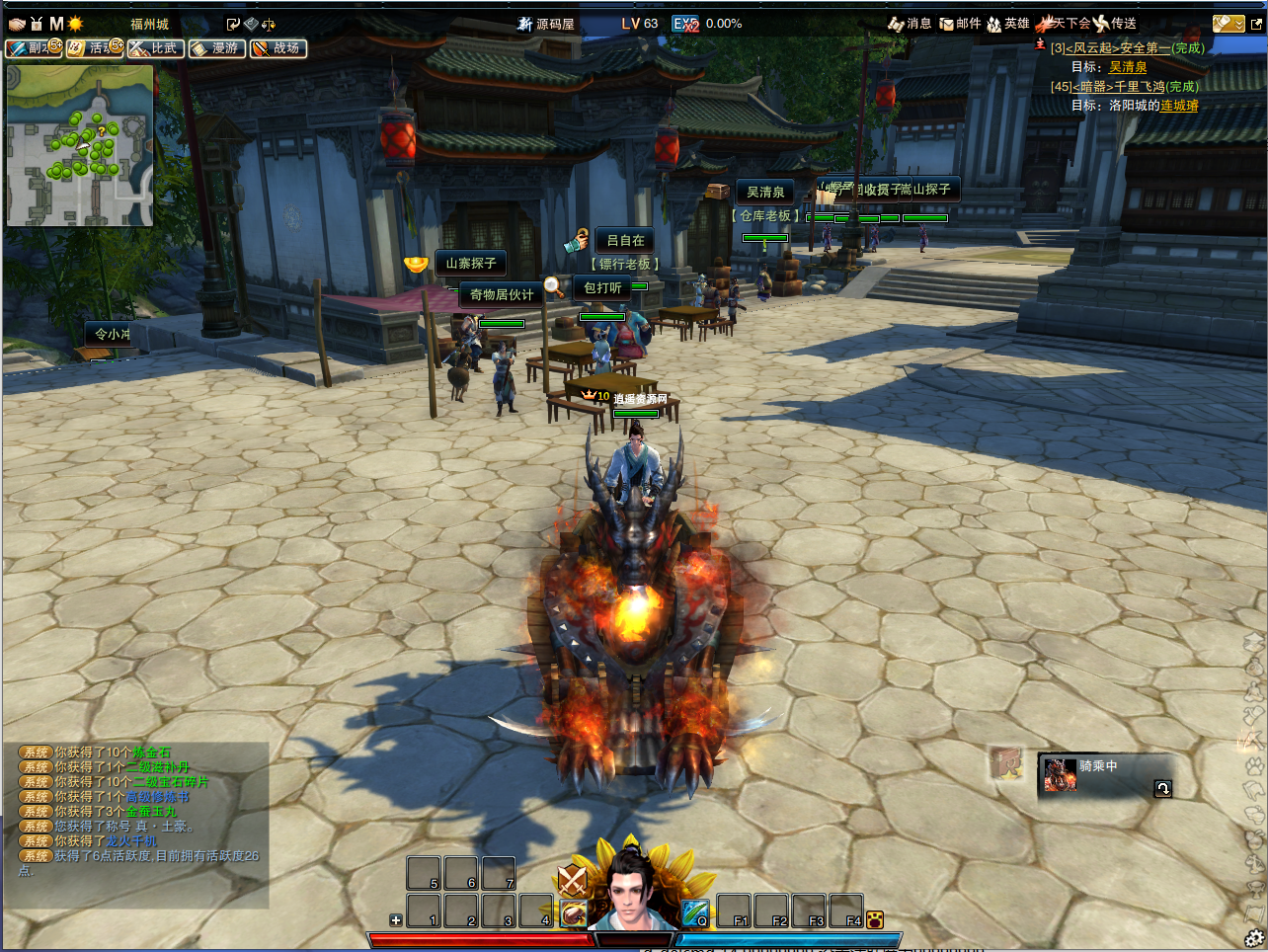Open 天下会 from the top bar
The width and height of the screenshot is (1268, 952).
(1063, 24)
